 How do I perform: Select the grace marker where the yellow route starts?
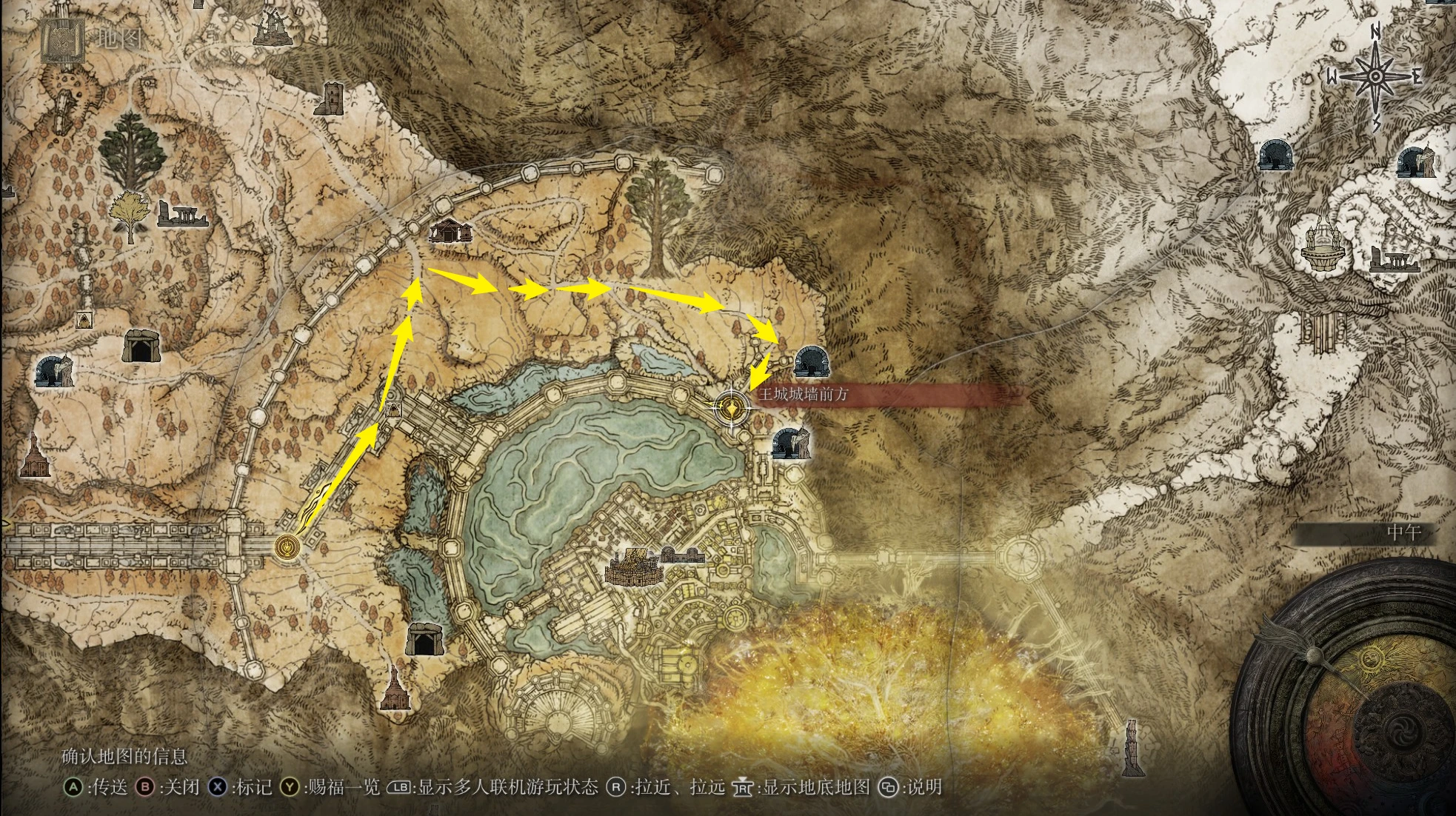[x=286, y=547]
